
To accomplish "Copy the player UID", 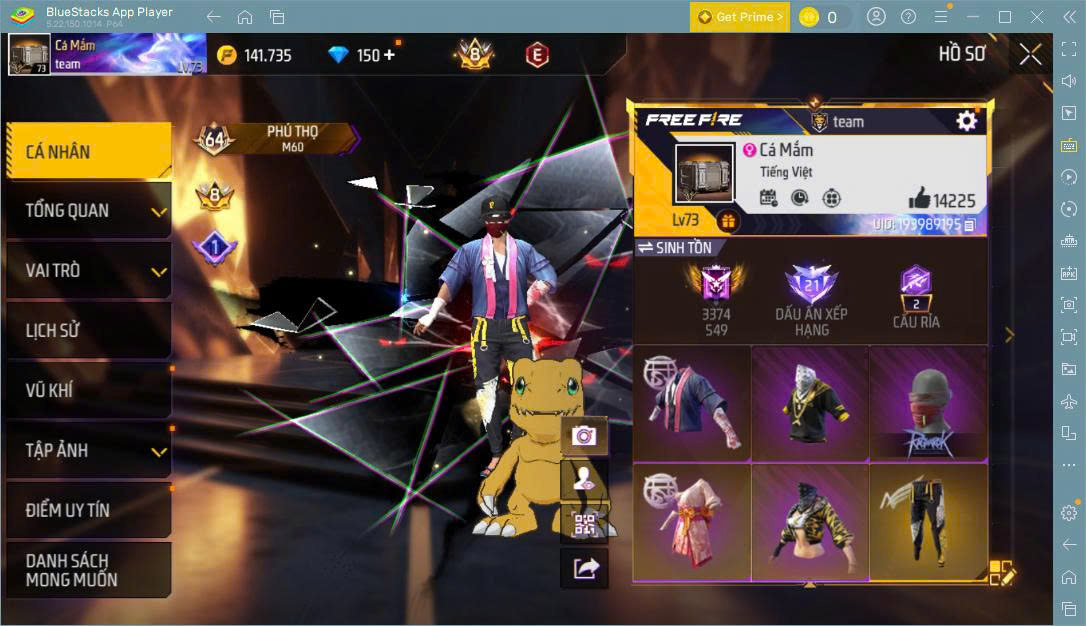I will click(969, 225).
